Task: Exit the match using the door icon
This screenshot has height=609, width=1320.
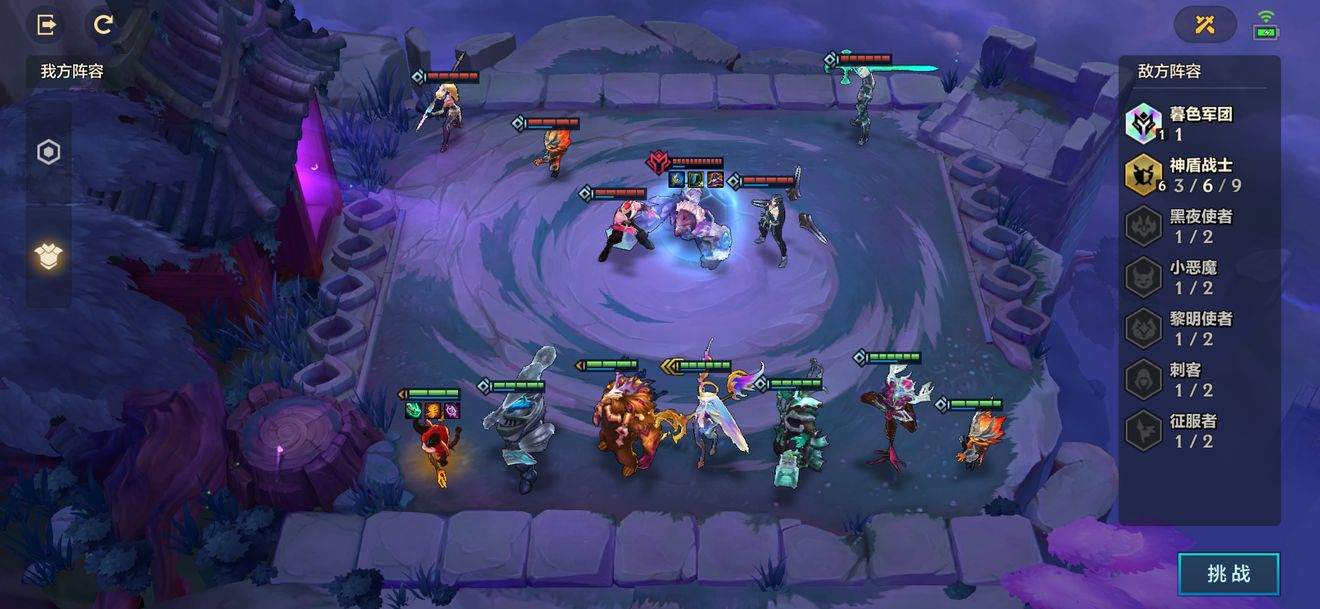Action: point(45,25)
